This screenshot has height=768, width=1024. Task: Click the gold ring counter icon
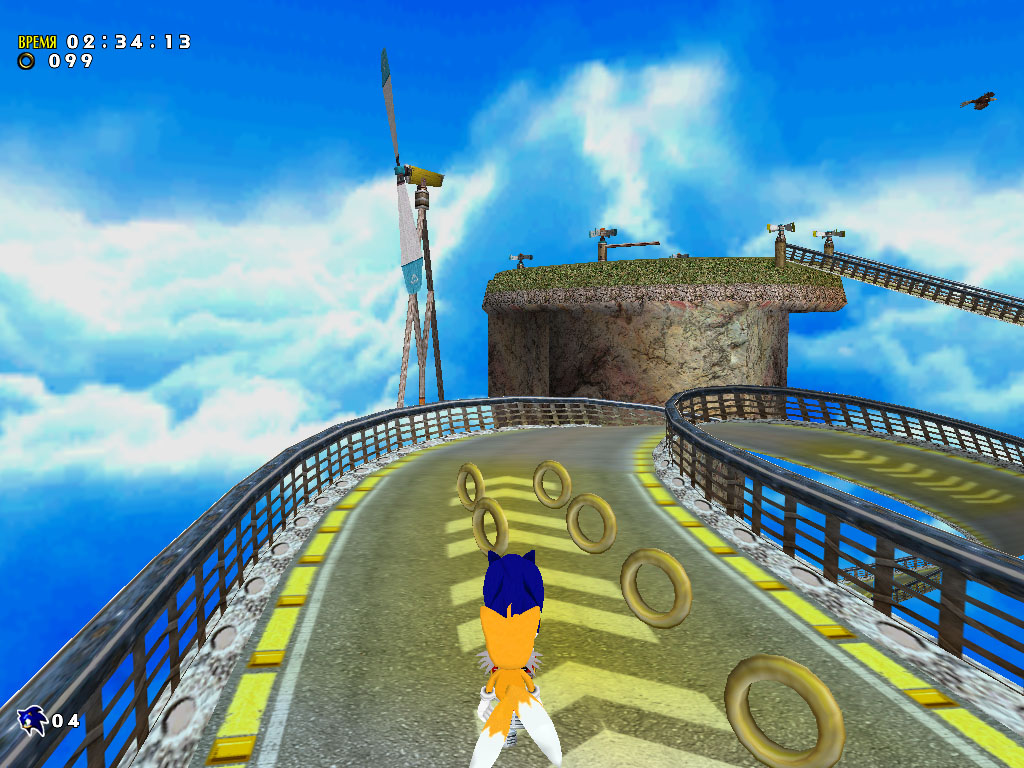27,61
